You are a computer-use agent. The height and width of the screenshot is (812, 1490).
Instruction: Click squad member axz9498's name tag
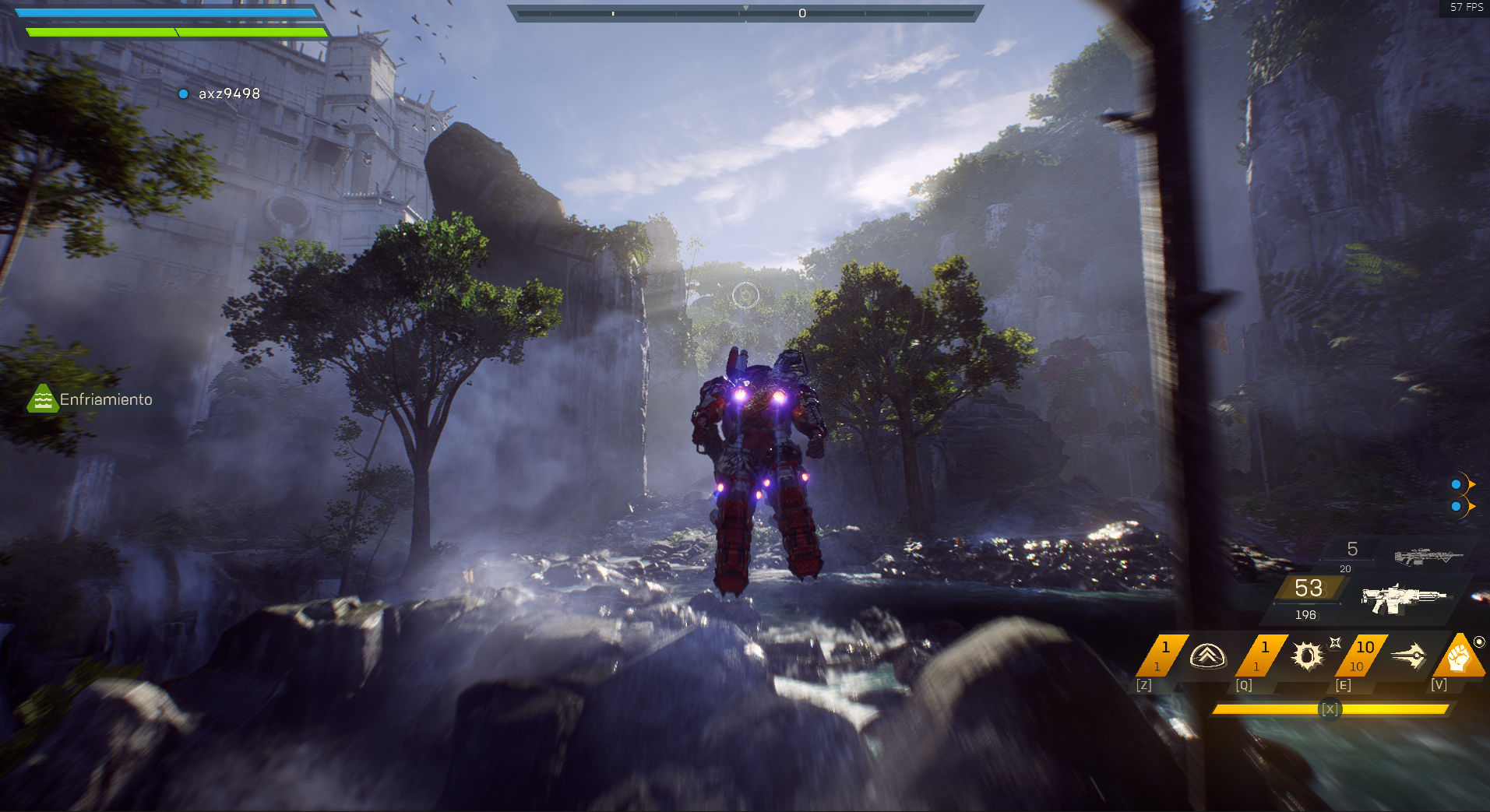[x=228, y=94]
